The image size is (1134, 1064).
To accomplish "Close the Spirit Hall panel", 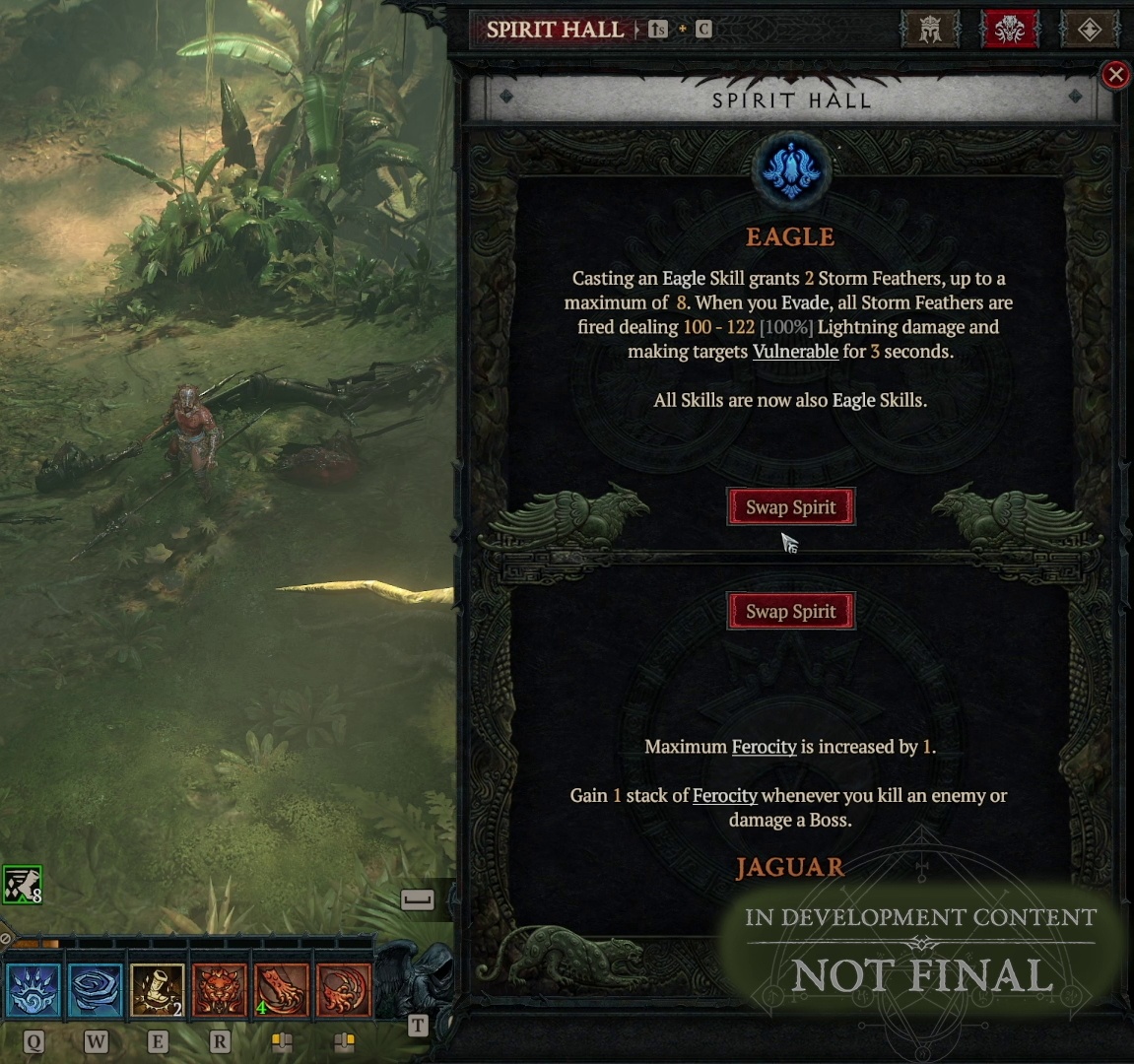I will [1115, 75].
